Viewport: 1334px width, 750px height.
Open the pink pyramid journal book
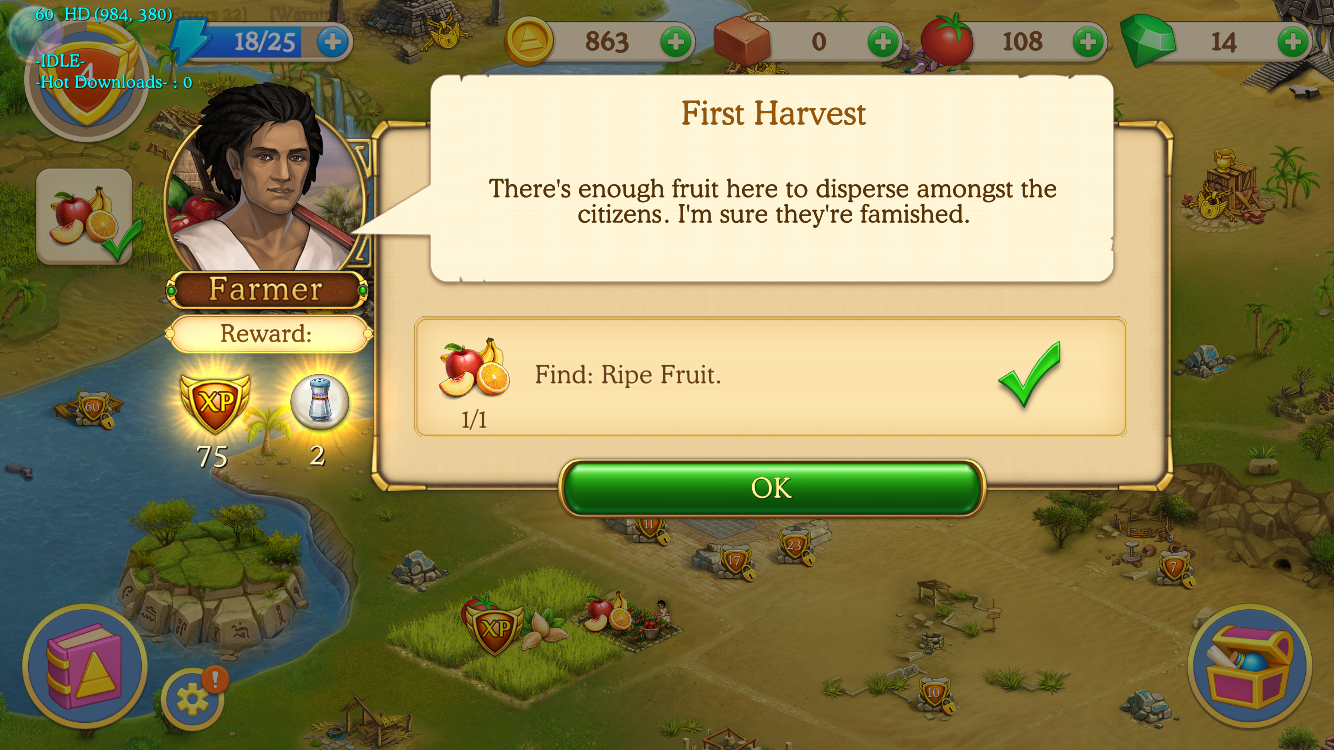point(85,665)
